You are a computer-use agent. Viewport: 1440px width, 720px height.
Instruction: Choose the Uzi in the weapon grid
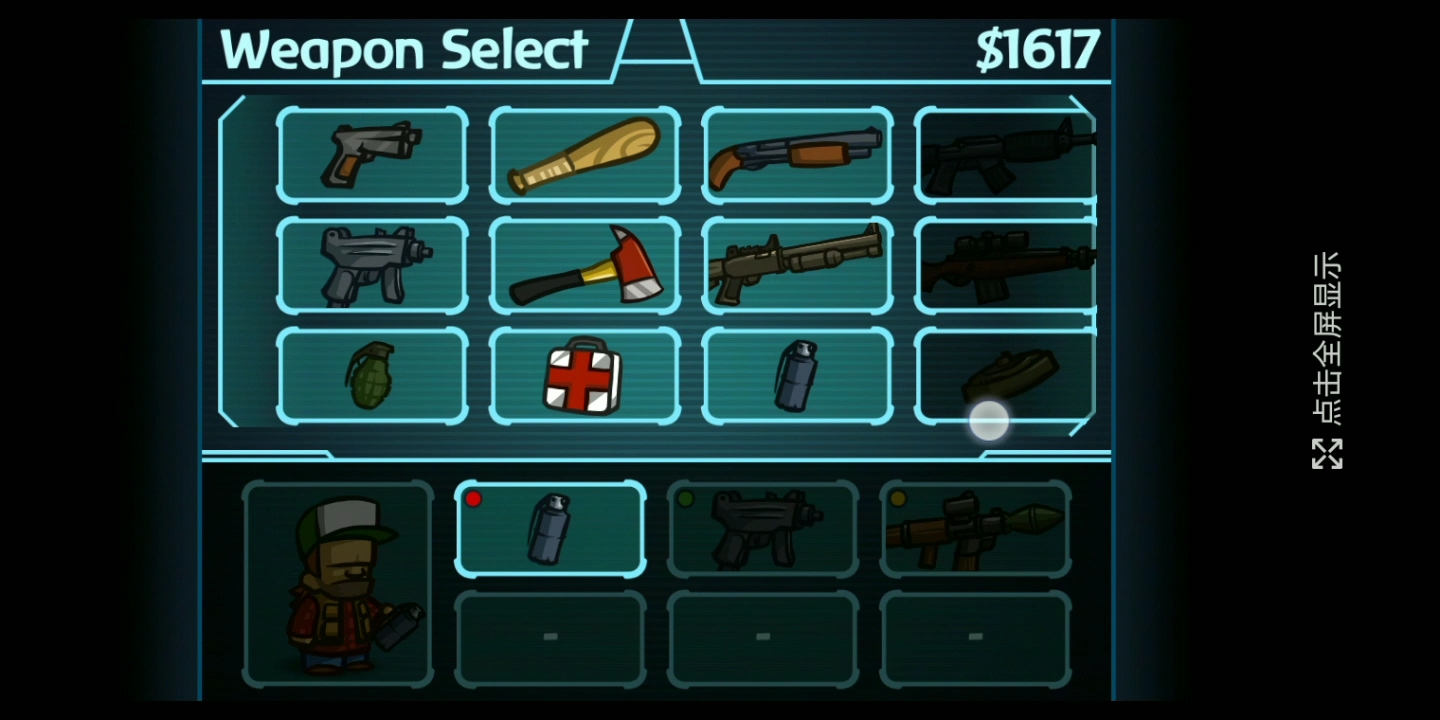click(372, 265)
